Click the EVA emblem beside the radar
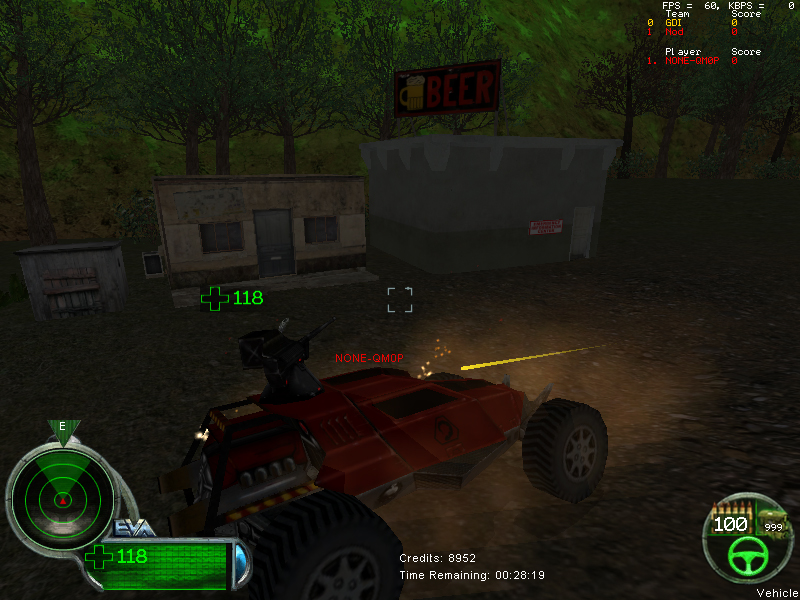800x600 pixels. (x=133, y=528)
